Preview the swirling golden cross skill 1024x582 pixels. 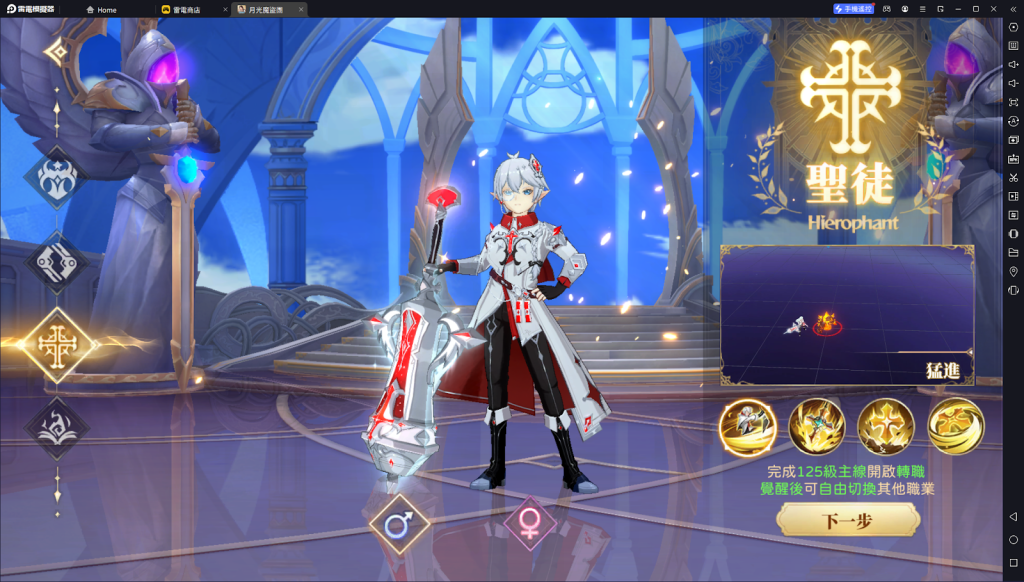click(x=955, y=427)
